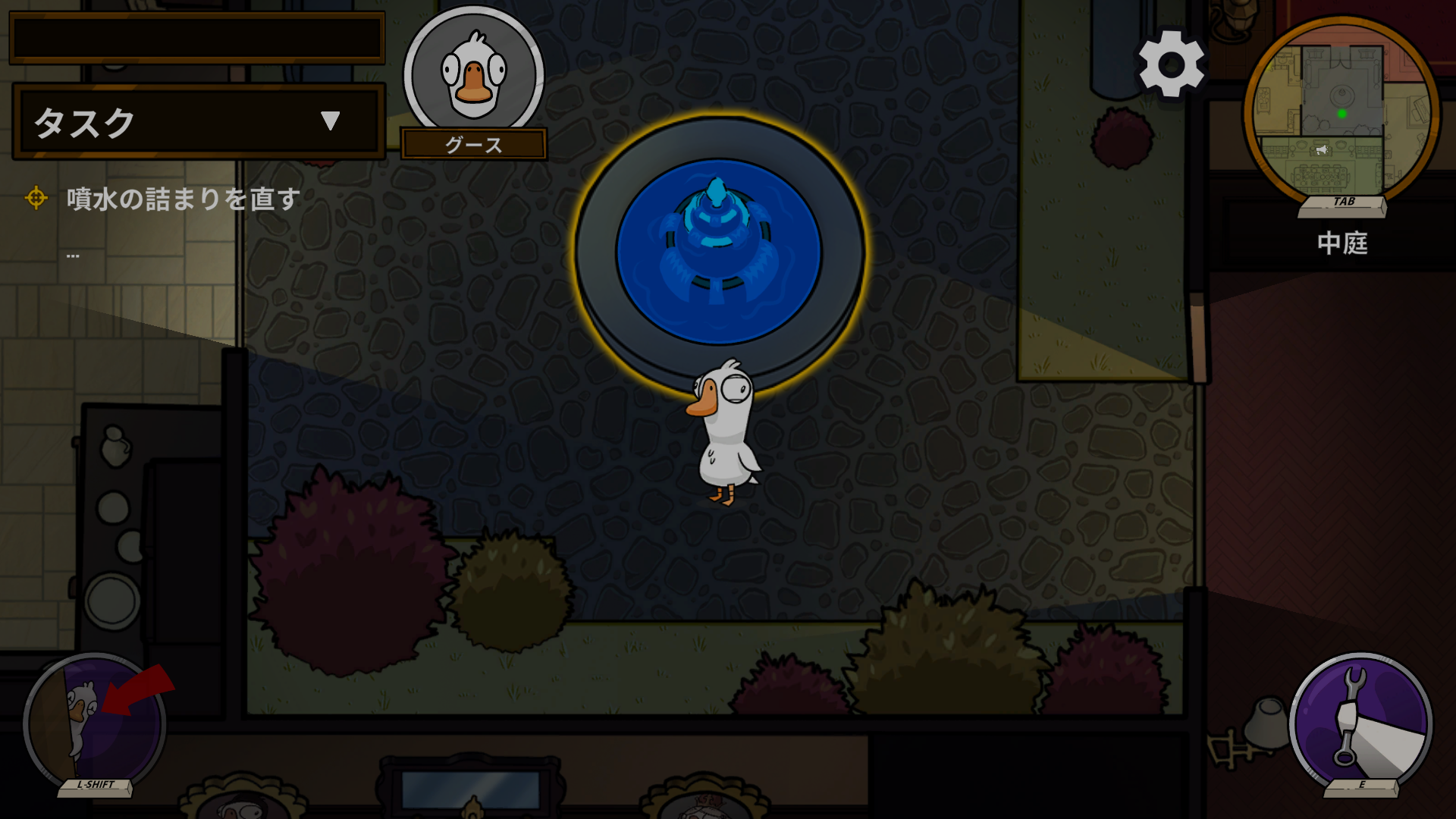The image size is (1456, 819).
Task: Open the settings gear menu
Action: click(1170, 64)
